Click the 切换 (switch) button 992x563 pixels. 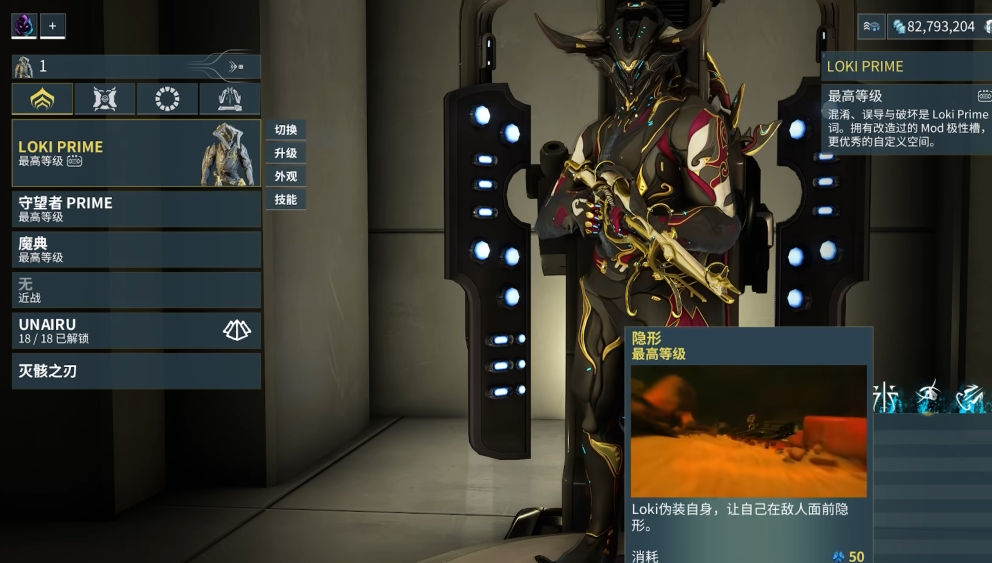[x=286, y=130]
